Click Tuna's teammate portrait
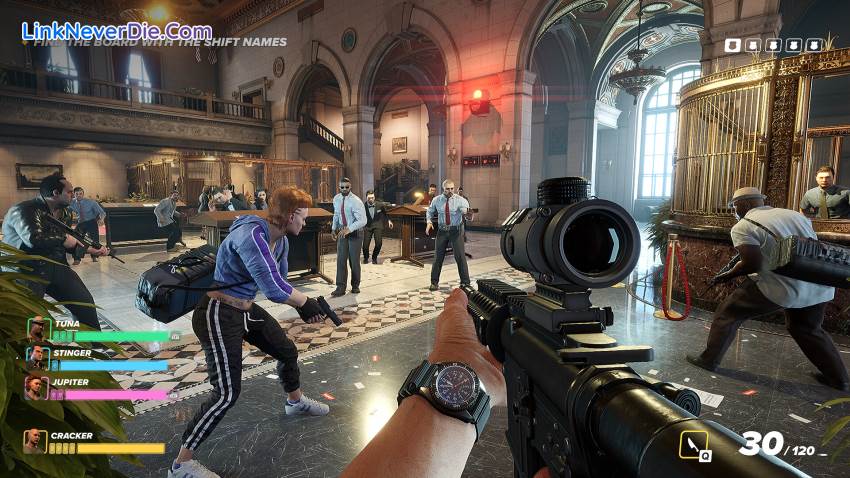 click(37, 328)
